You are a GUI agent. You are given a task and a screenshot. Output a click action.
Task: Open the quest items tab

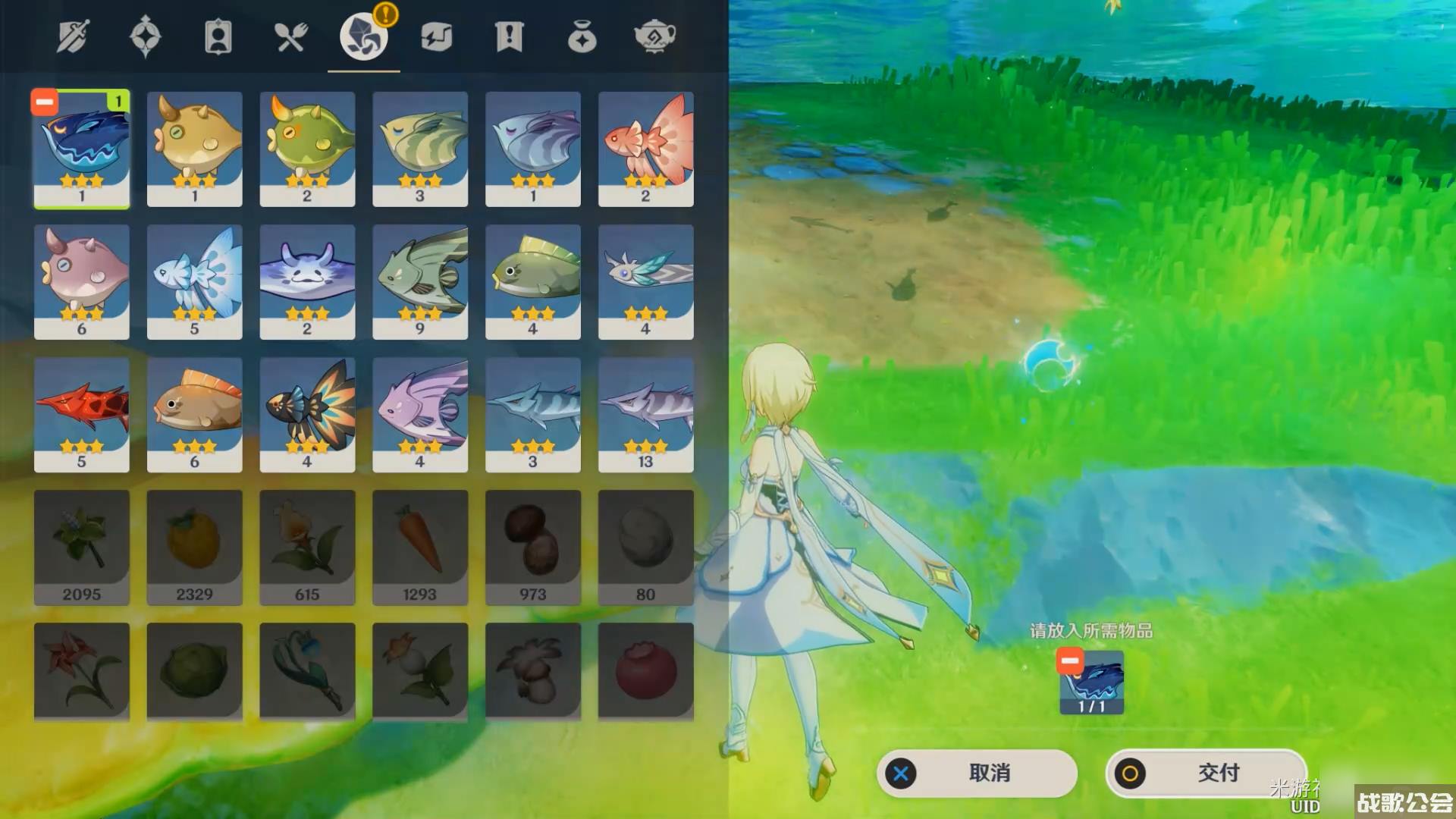tap(509, 36)
